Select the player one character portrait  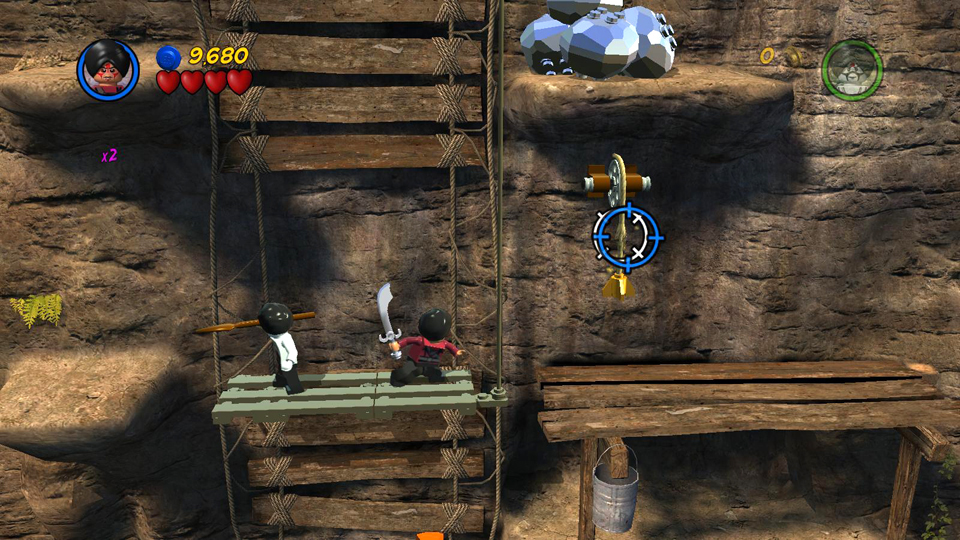click(108, 69)
